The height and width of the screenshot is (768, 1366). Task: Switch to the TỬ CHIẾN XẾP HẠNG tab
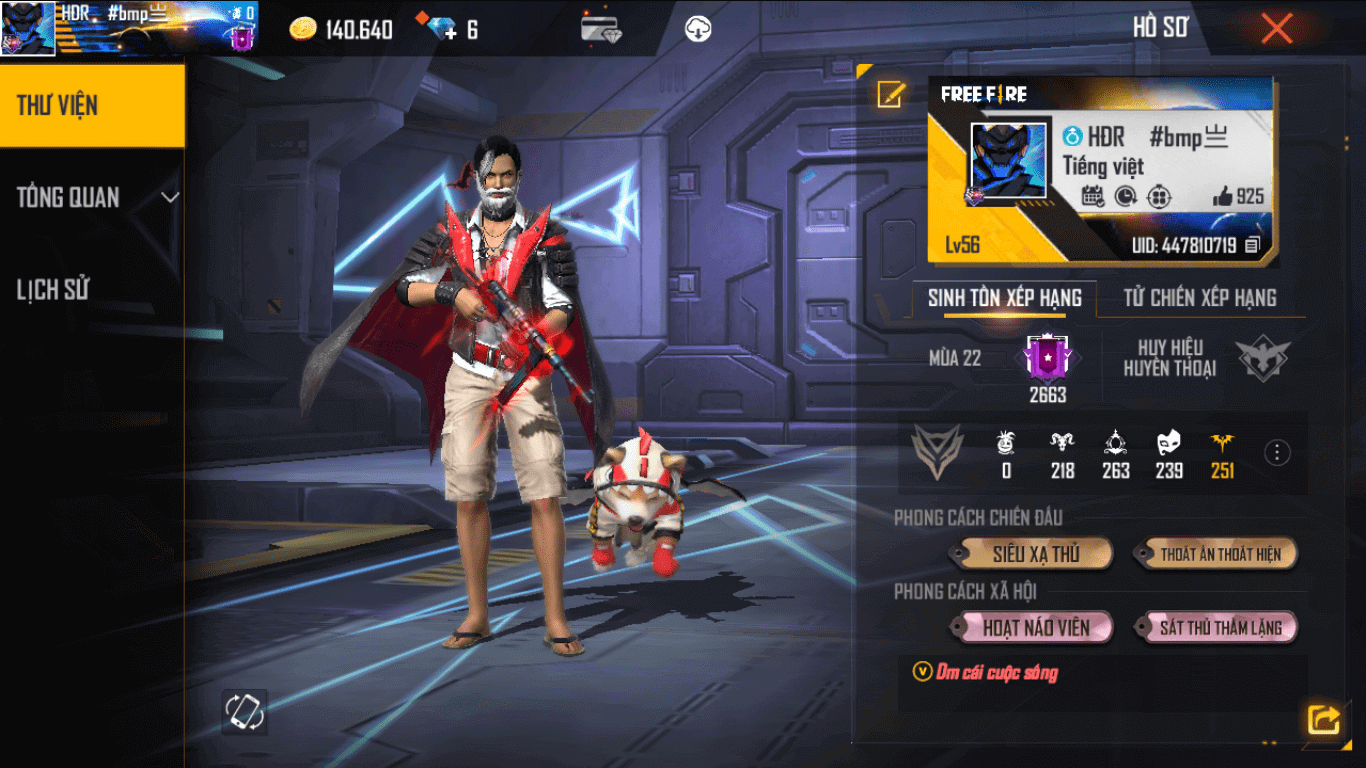pos(1199,298)
